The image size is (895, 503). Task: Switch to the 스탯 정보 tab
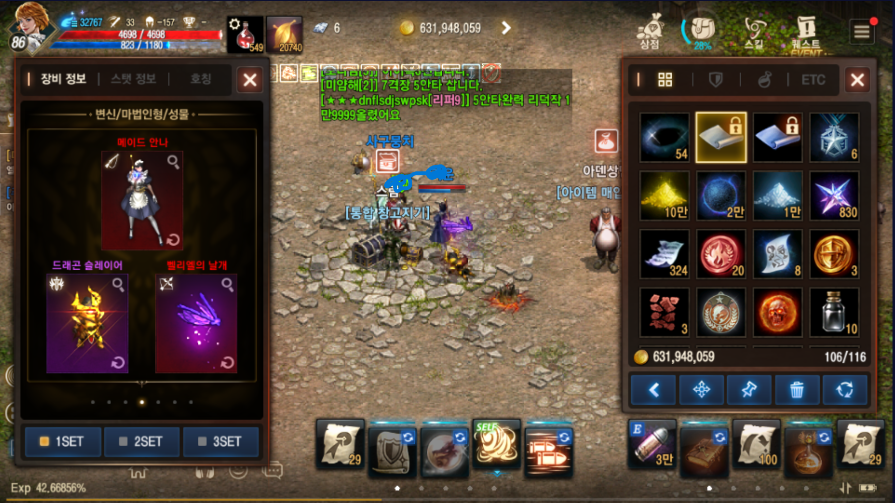pyautogui.click(x=133, y=80)
